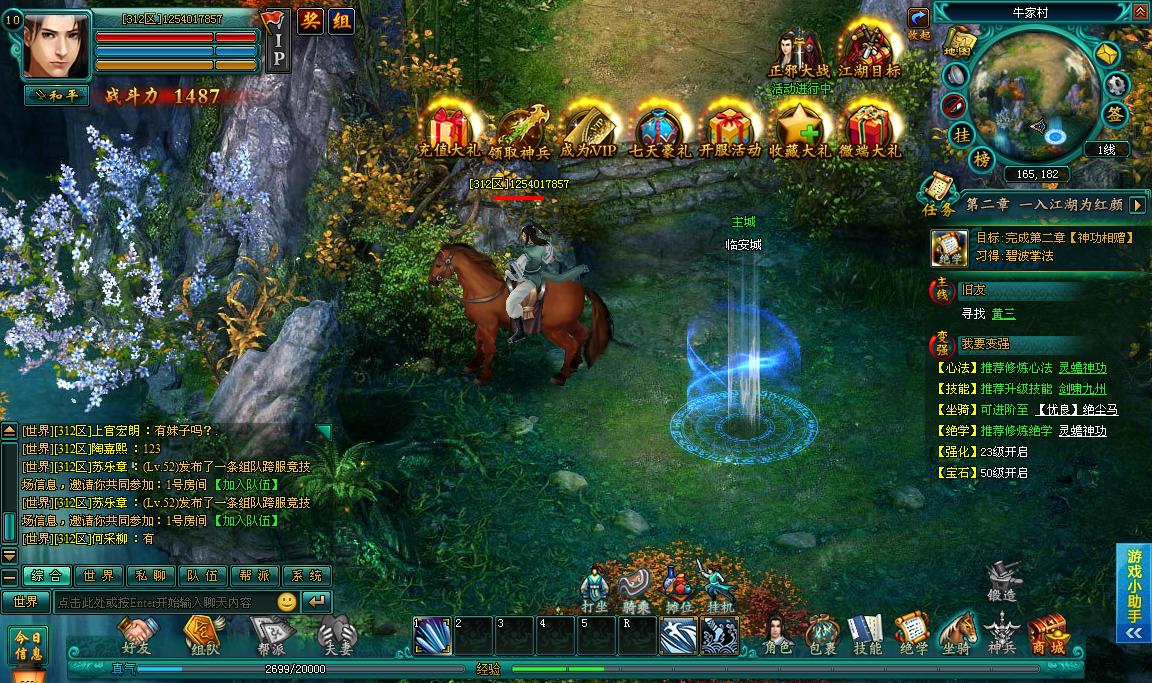
Task: Click the chat text input box
Action: click(163, 602)
